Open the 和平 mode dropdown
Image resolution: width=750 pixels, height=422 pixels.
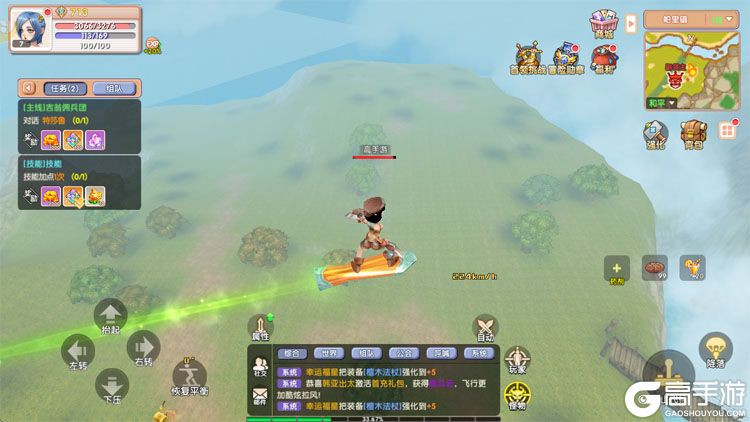(x=659, y=102)
